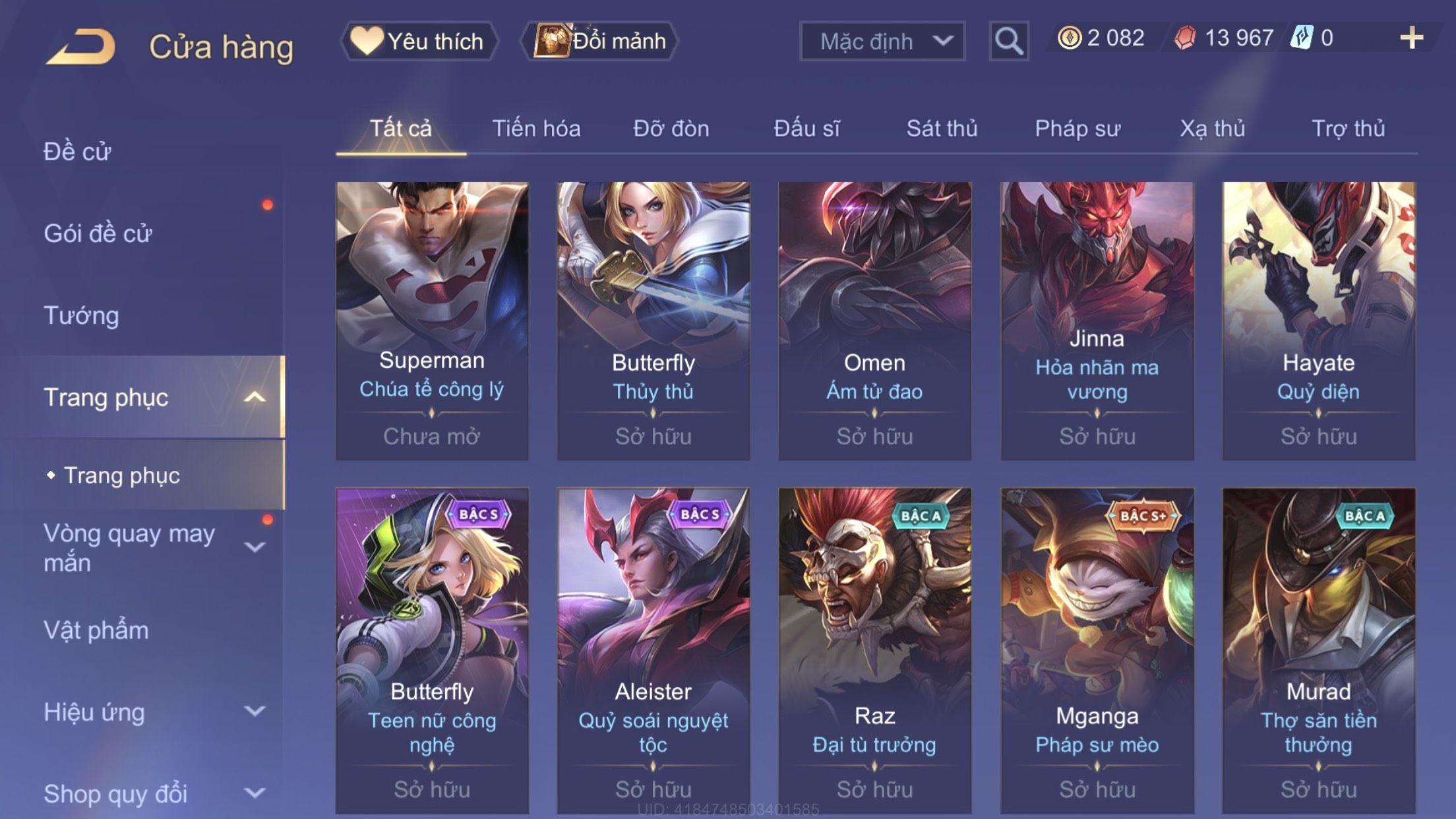Switch to the Tiến hóa tab
The height and width of the screenshot is (819, 1456).
click(x=536, y=129)
